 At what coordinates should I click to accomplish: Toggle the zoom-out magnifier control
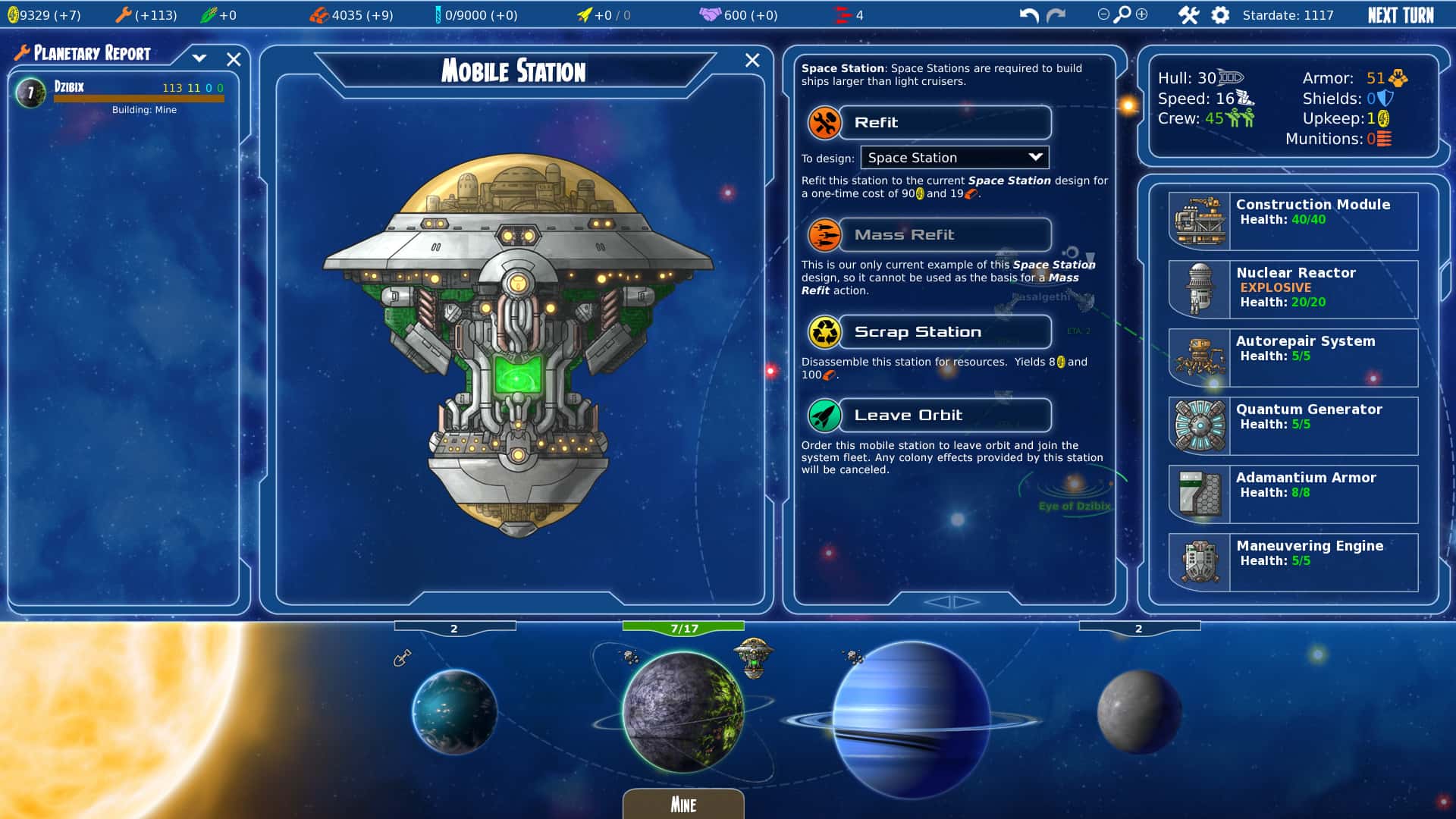(x=1102, y=14)
